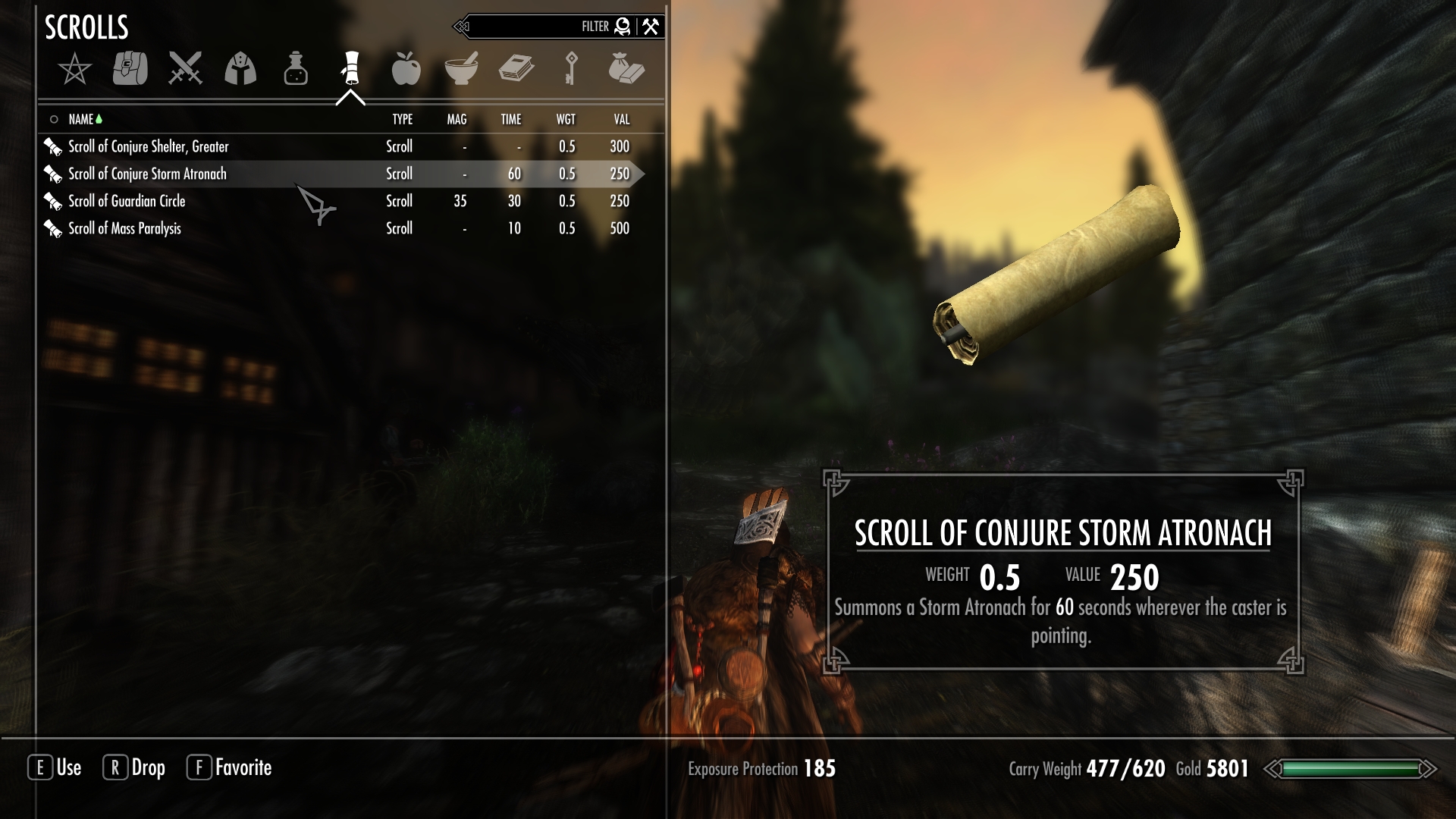Switch to the crossed swords Weapons tab

pyautogui.click(x=185, y=68)
